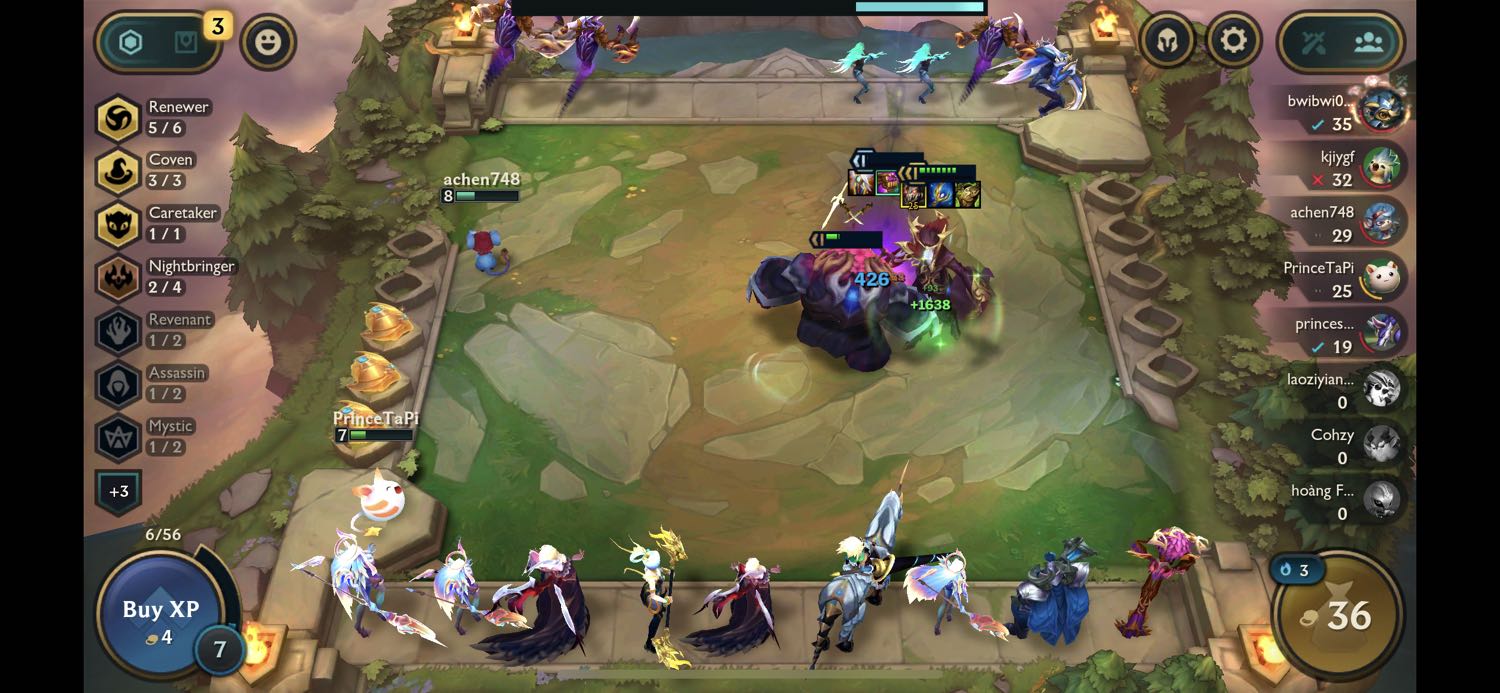The height and width of the screenshot is (693, 1500).
Task: Open the Nightbringer trait info
Action: (165, 277)
